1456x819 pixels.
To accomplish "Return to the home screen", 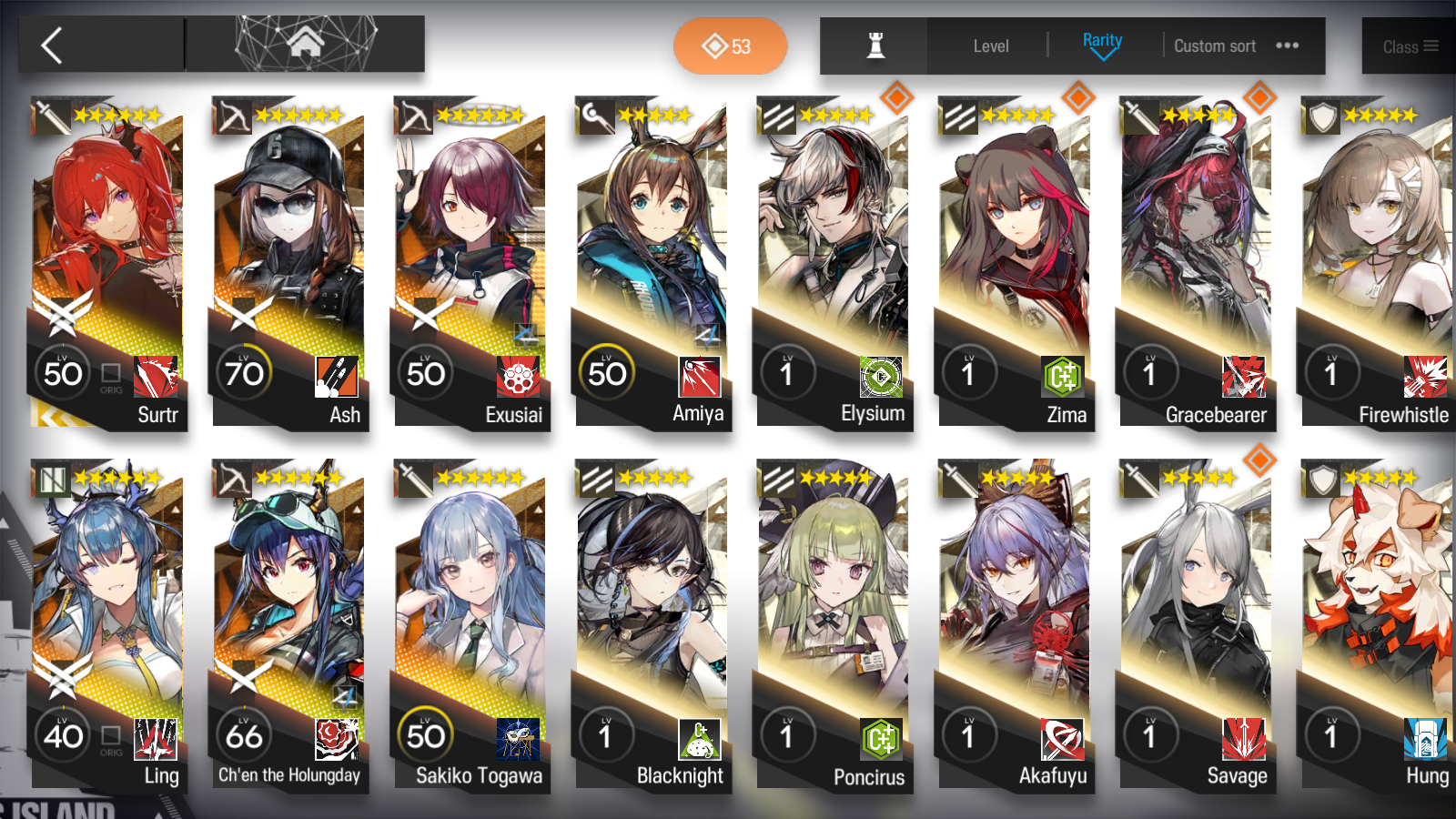I will pos(305,44).
